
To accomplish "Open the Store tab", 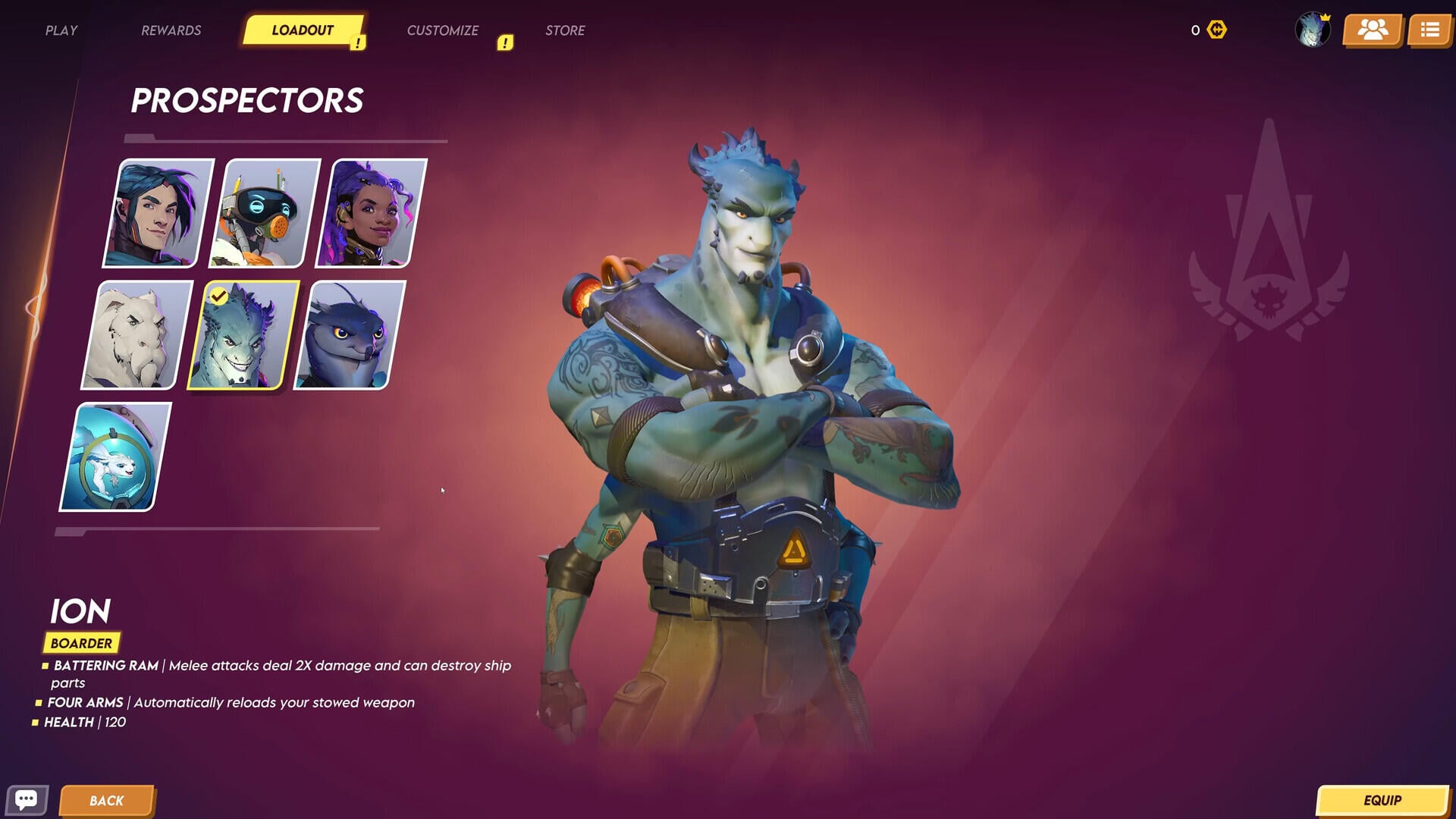I will click(565, 30).
